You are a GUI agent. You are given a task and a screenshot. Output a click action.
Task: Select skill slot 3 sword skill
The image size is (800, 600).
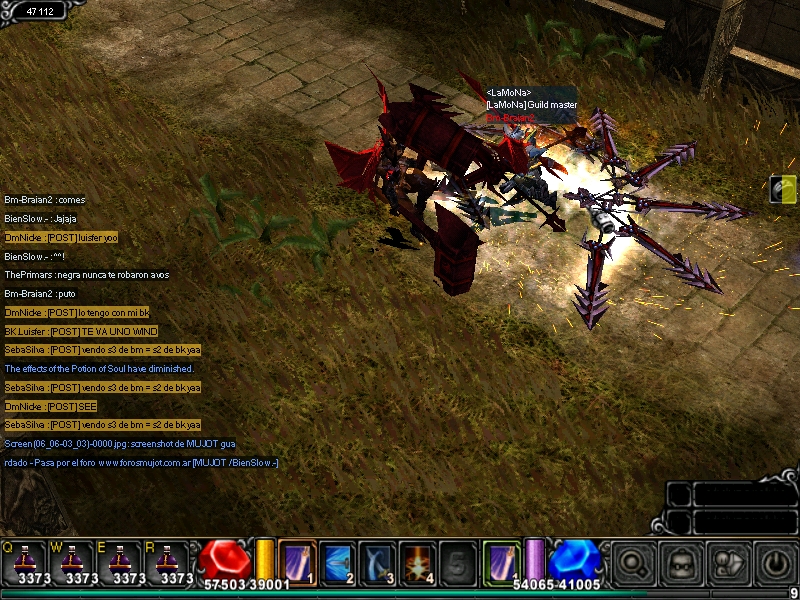(377, 560)
